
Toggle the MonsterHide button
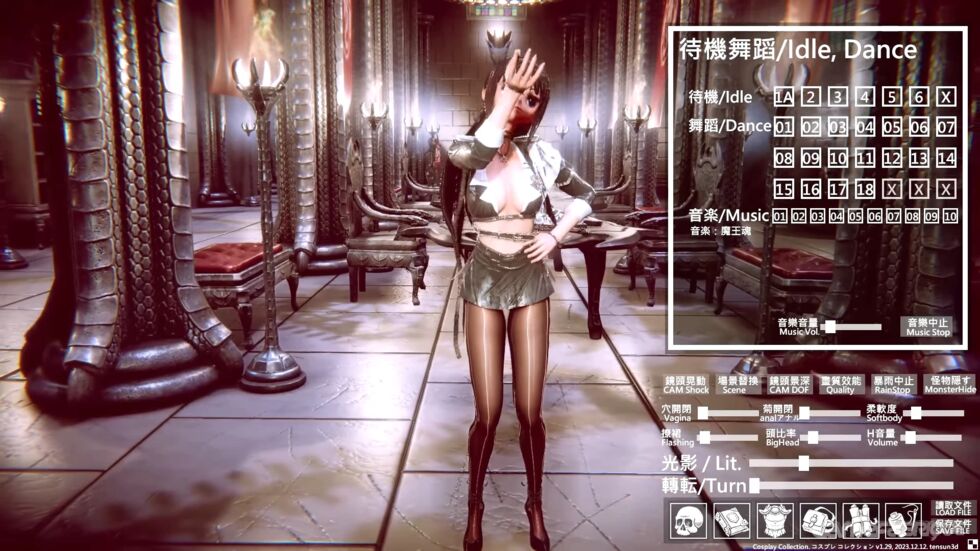950,385
